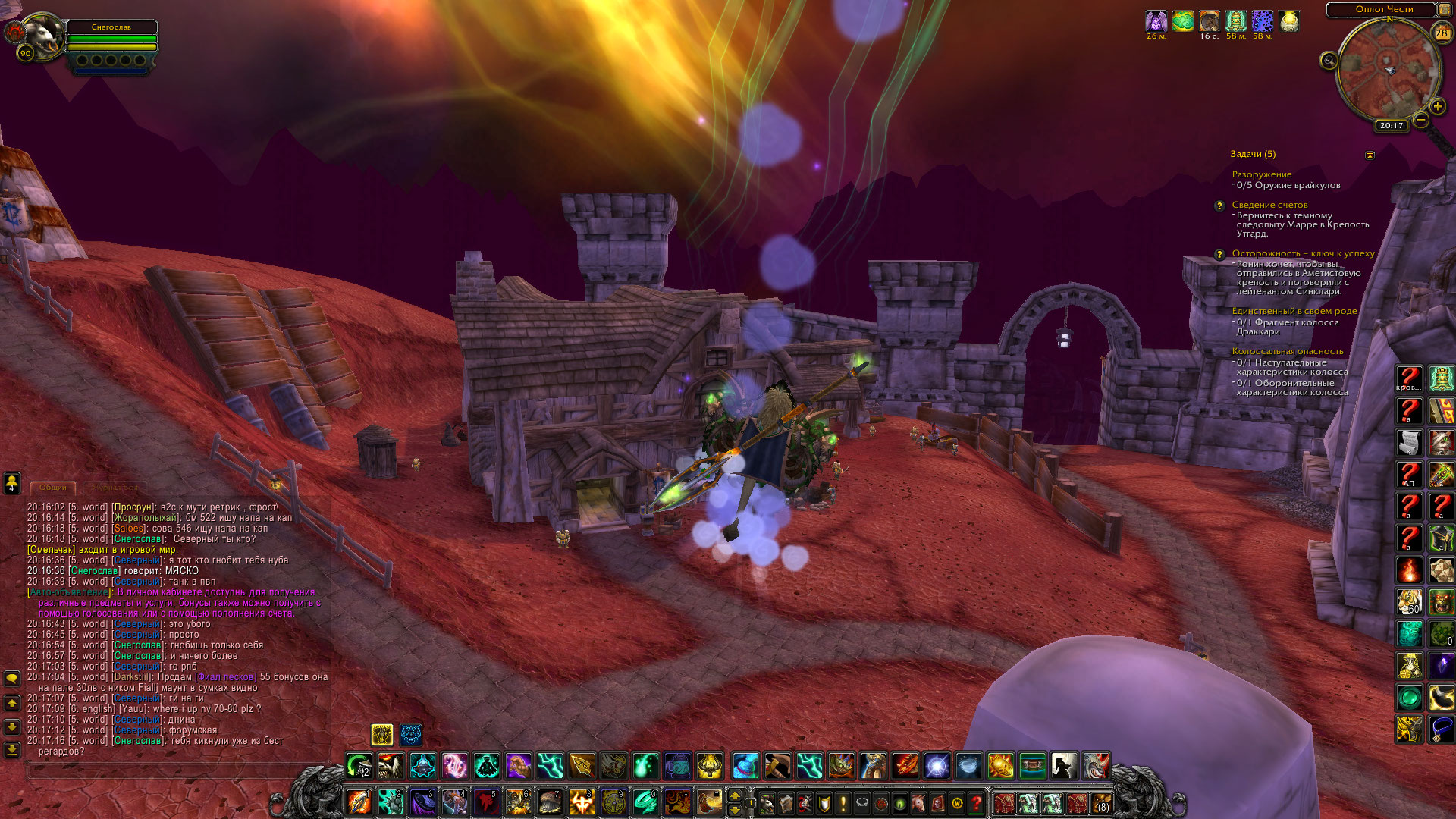Viewport: 1456px width, 819px height.
Task: Toggle the minimap tracking magnifier button
Action: click(x=1329, y=61)
